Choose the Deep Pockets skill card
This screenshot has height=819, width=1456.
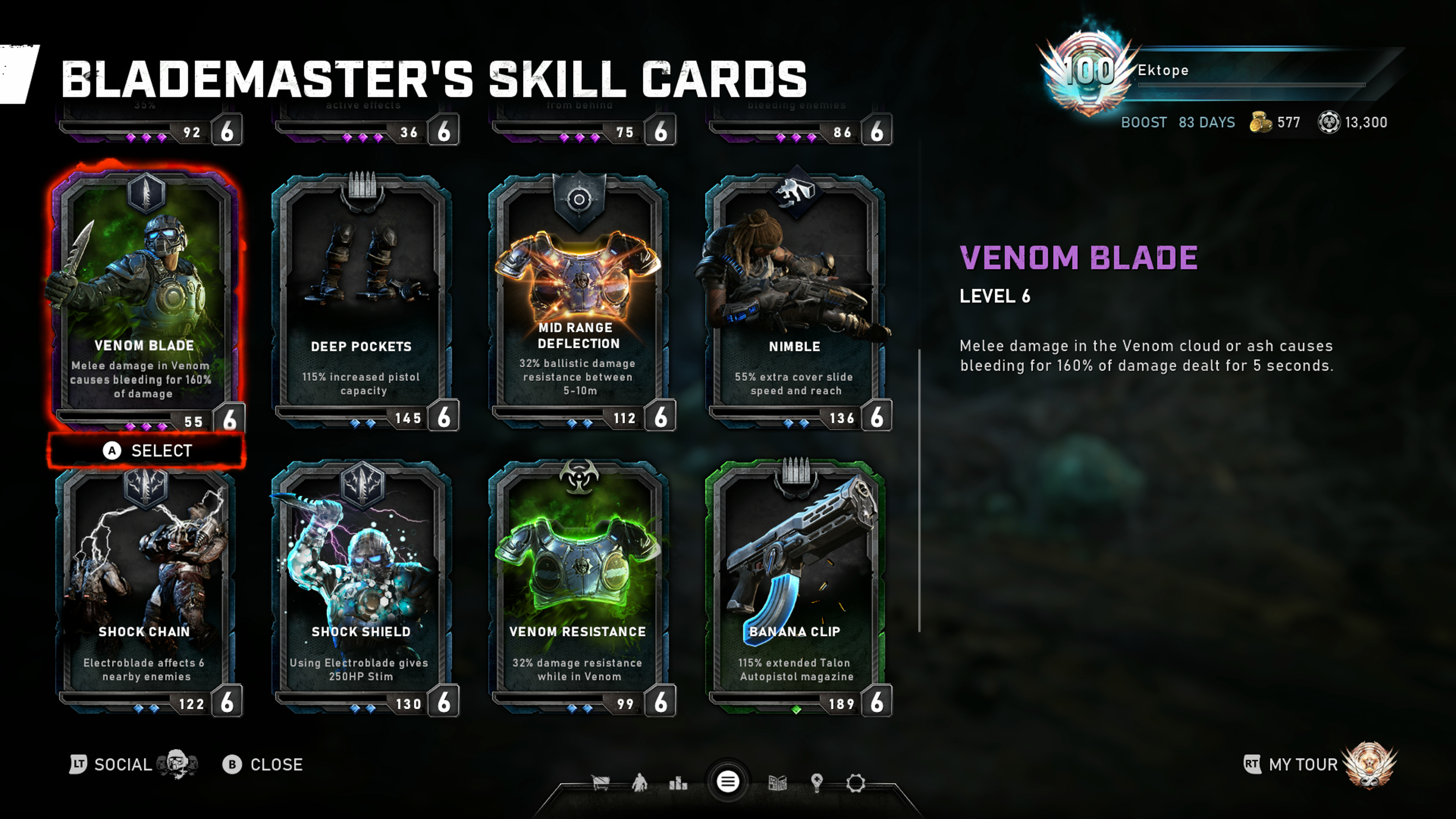point(362,300)
